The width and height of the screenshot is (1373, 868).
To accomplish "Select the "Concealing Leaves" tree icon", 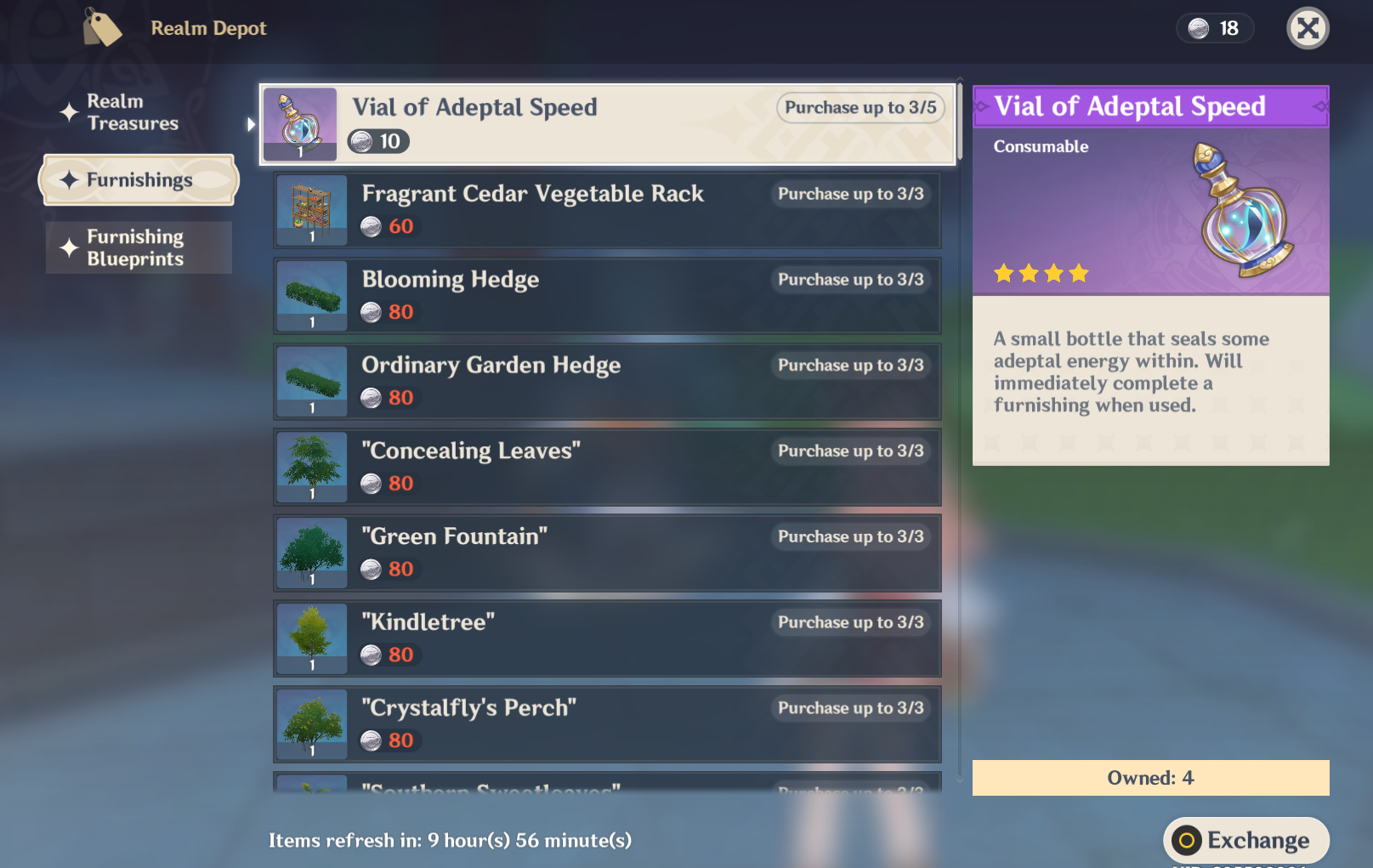I will tap(311, 467).
